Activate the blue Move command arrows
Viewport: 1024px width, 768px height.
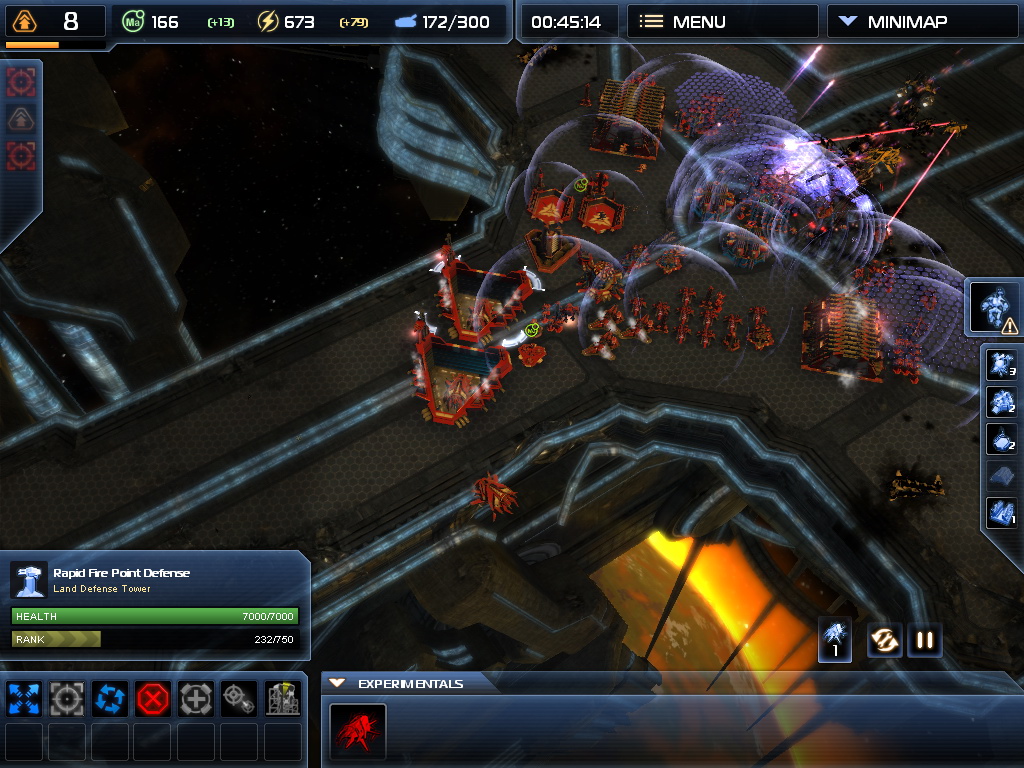pyautogui.click(x=24, y=698)
